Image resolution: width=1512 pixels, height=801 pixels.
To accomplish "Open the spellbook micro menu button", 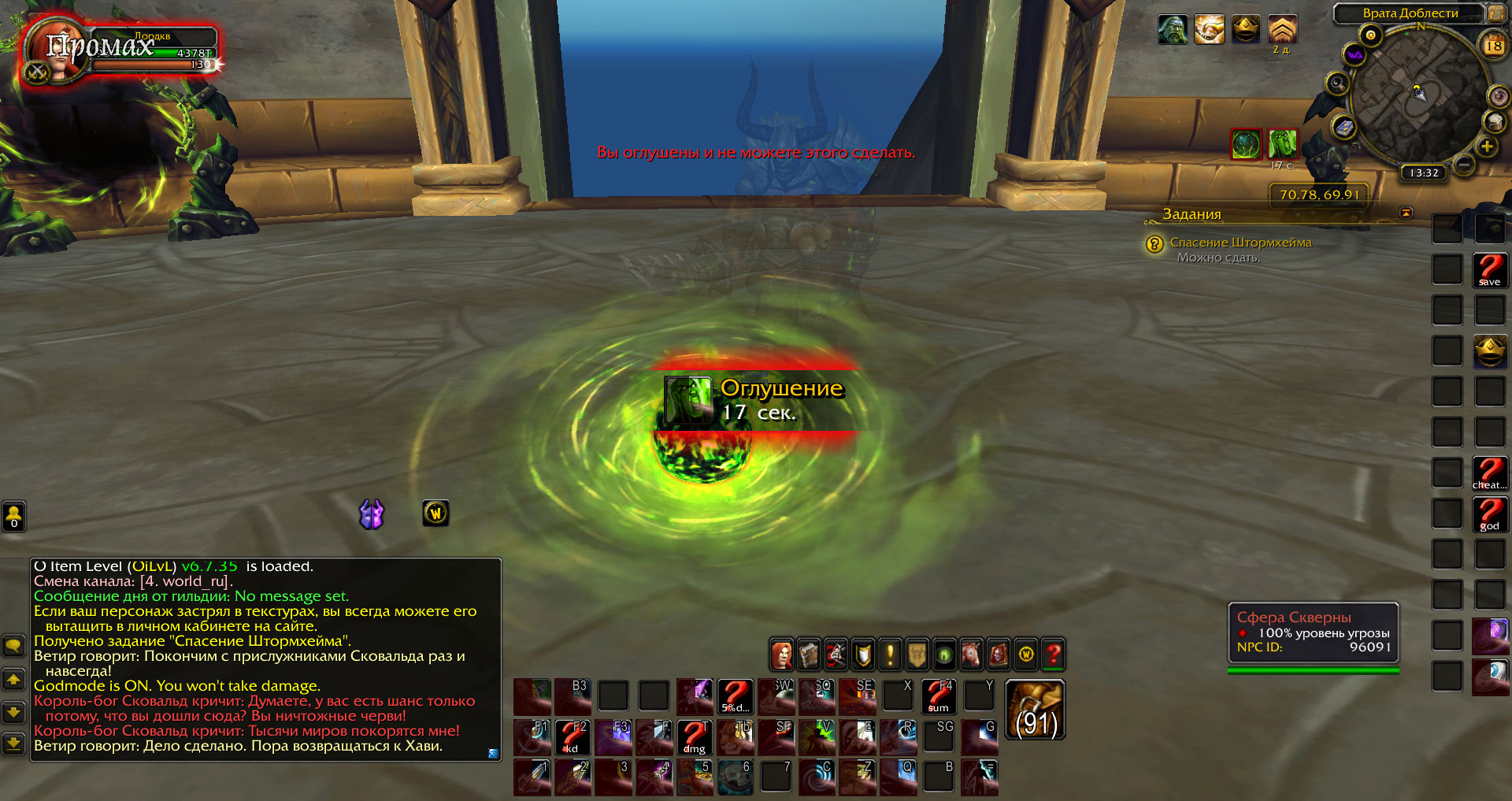I will pyautogui.click(x=809, y=655).
